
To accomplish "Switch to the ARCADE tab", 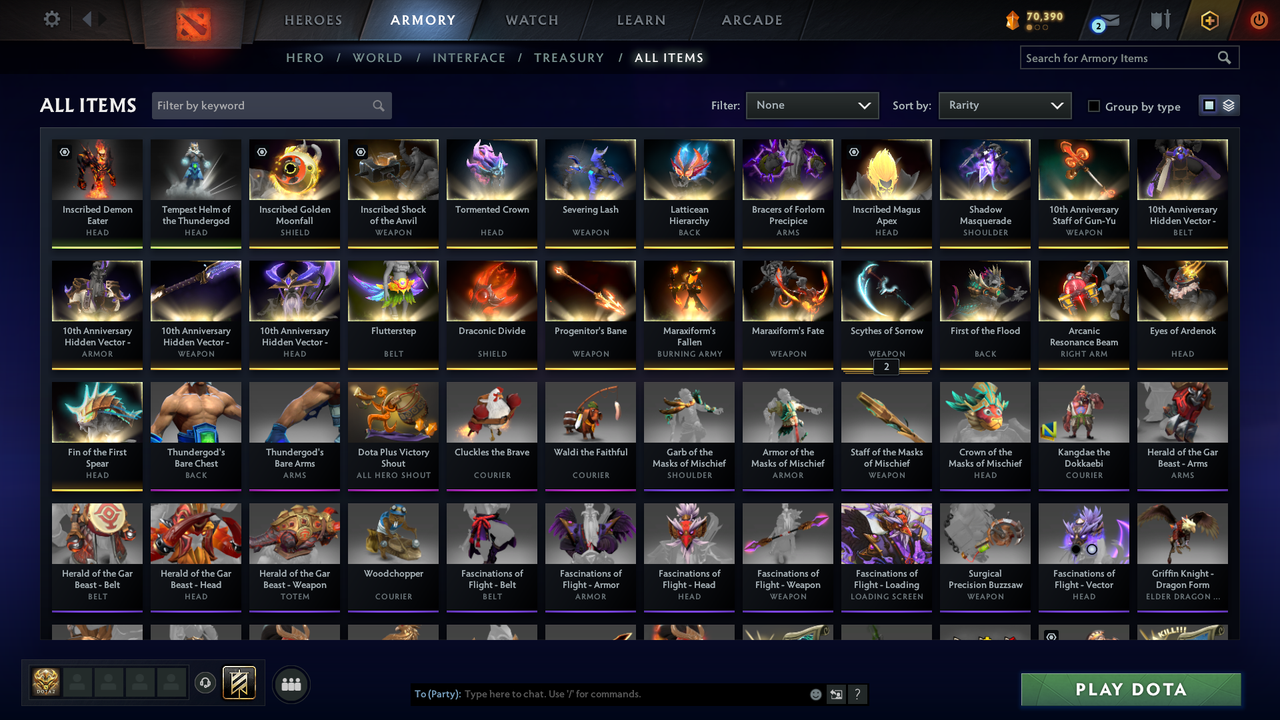I will (751, 19).
